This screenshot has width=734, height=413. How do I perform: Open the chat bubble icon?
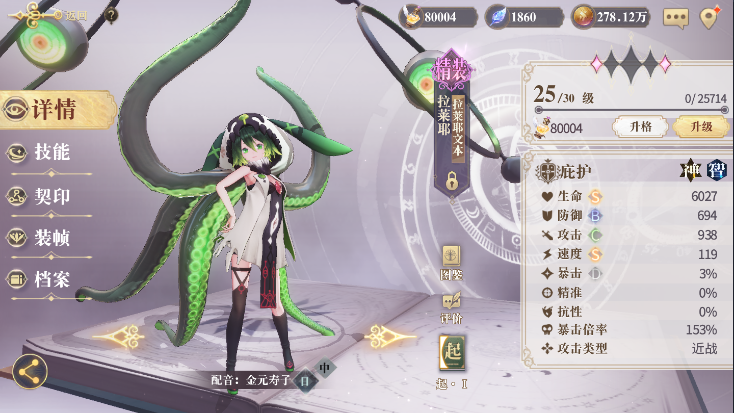(x=676, y=17)
